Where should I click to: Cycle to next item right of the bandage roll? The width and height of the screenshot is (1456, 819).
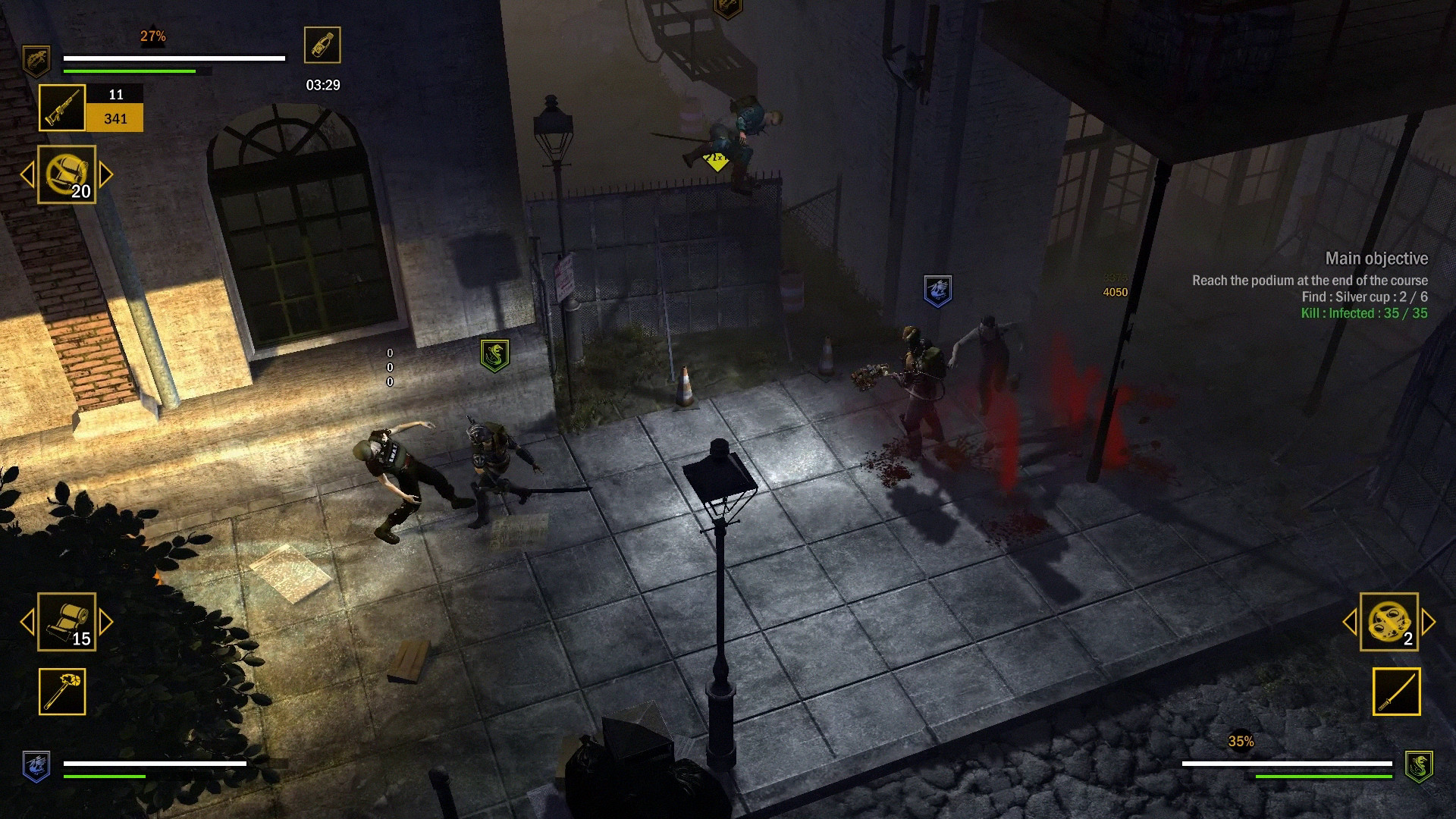point(106,622)
